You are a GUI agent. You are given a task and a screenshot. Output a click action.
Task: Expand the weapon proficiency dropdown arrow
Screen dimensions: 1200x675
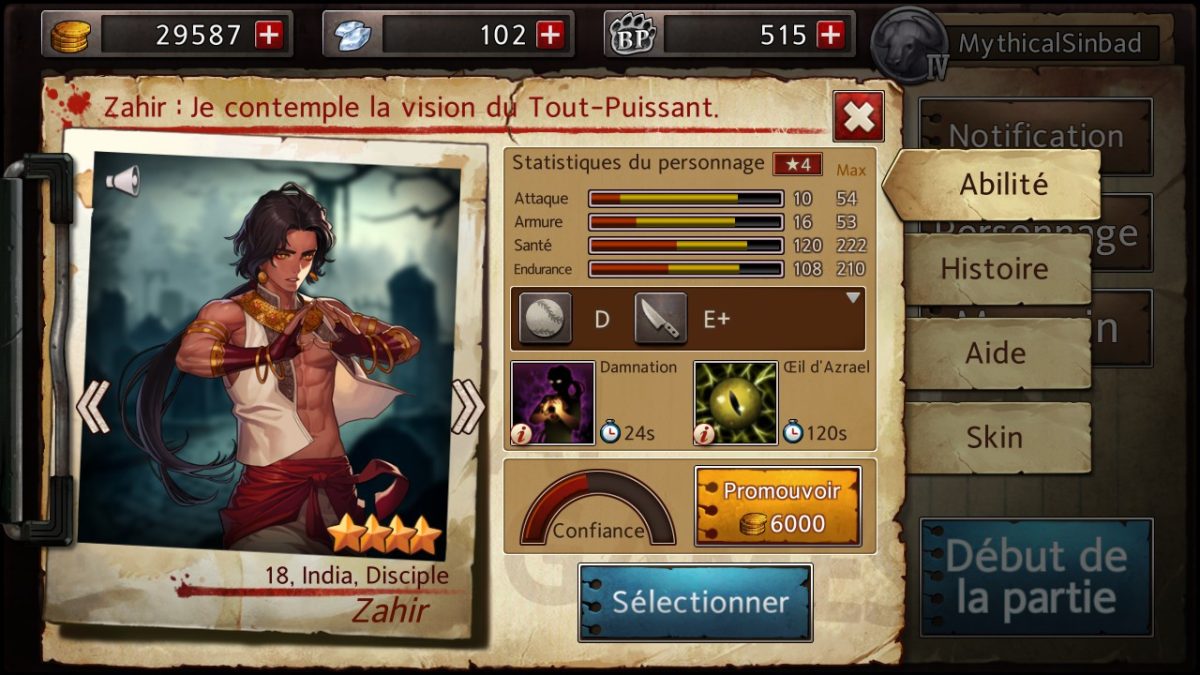pyautogui.click(x=853, y=298)
